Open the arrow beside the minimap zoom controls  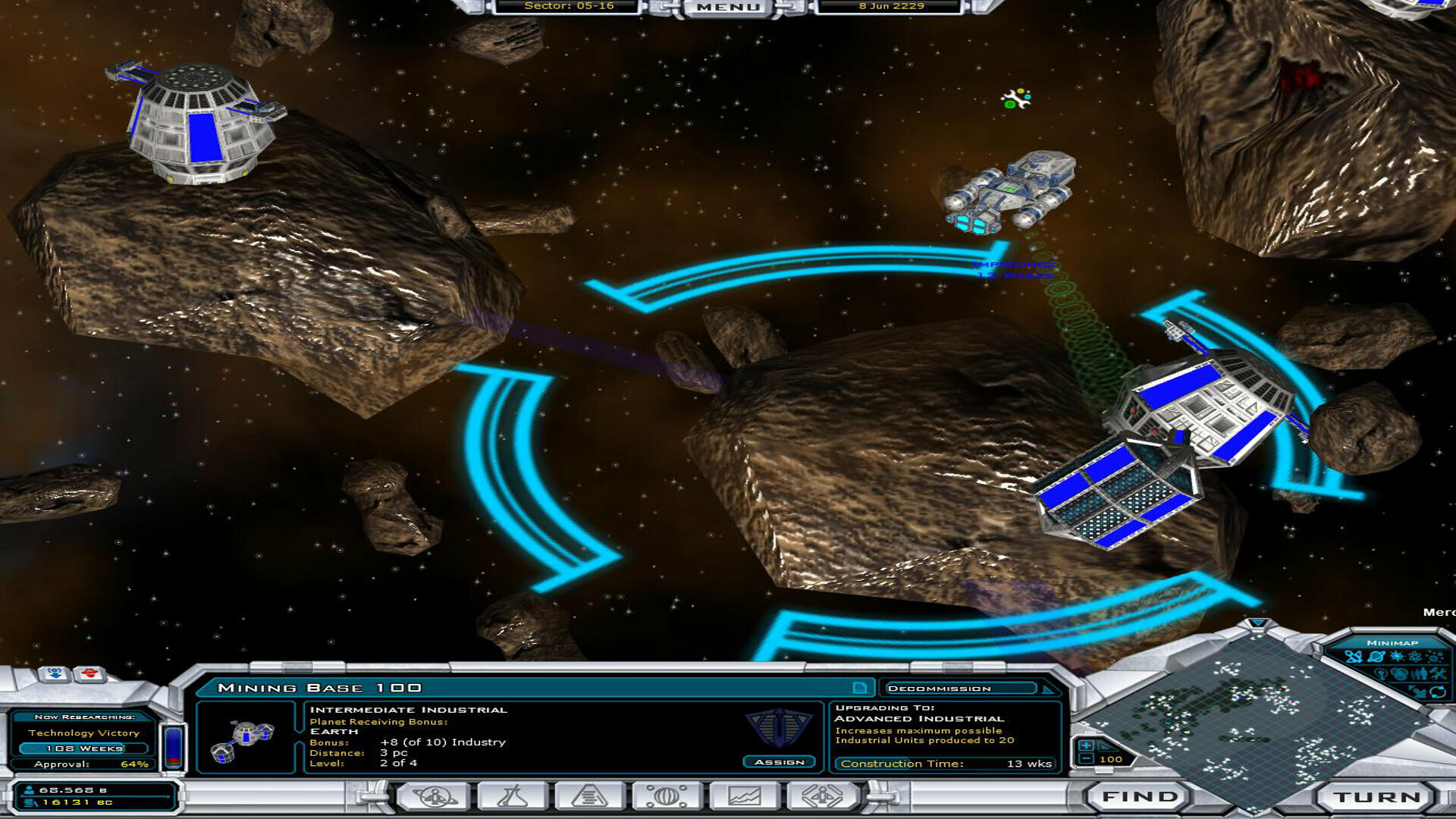[1106, 747]
